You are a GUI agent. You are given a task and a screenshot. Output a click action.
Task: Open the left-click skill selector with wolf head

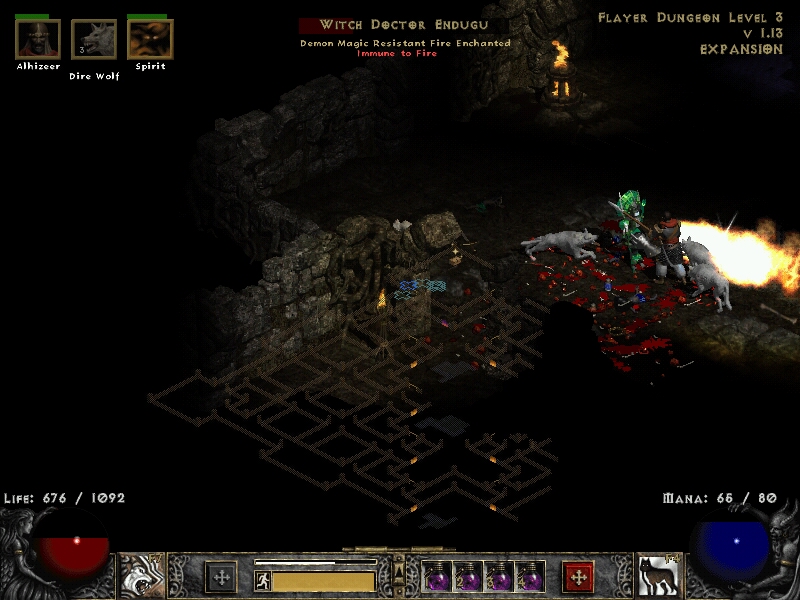[x=142, y=576]
